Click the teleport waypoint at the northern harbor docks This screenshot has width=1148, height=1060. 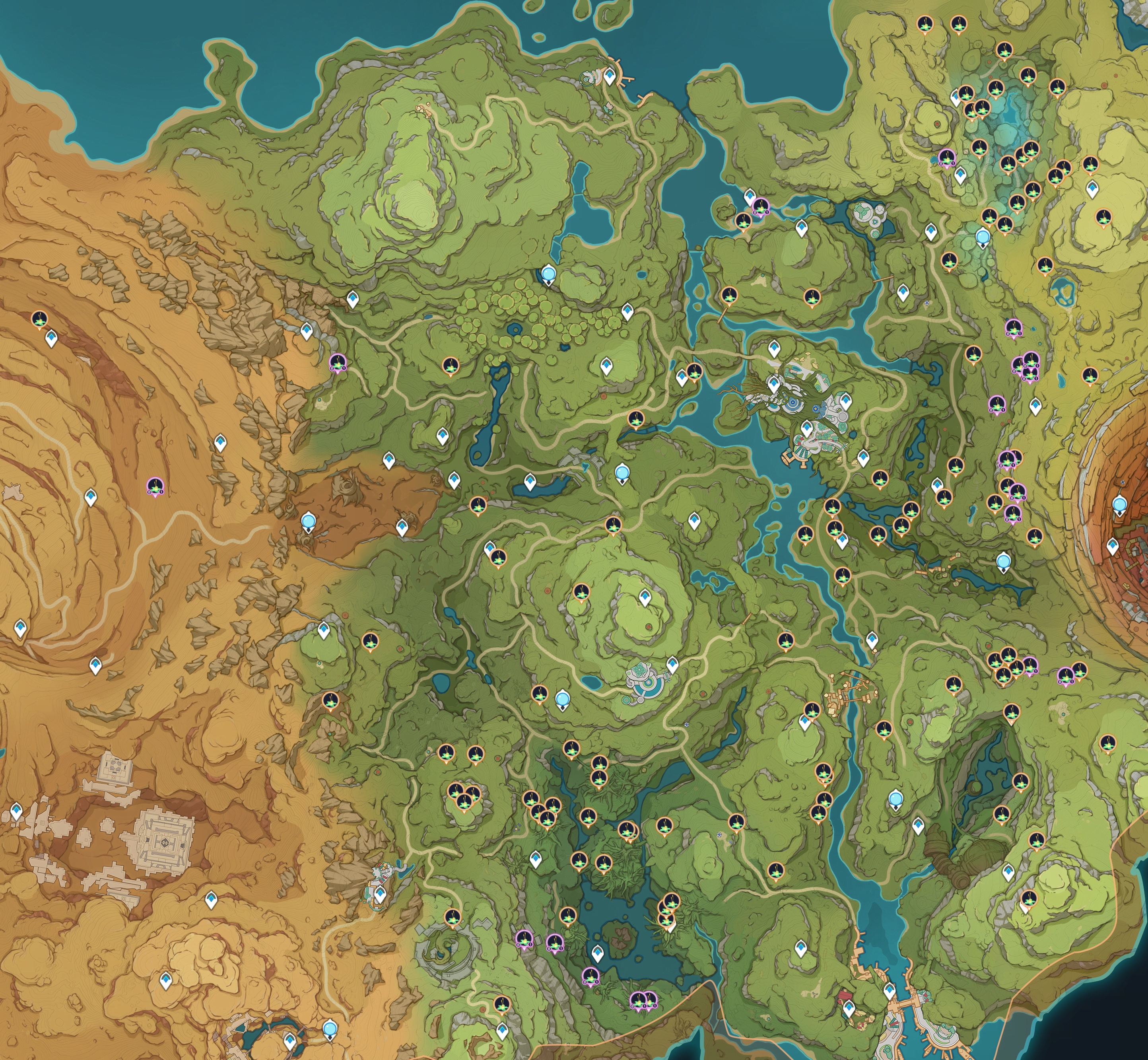[x=609, y=76]
